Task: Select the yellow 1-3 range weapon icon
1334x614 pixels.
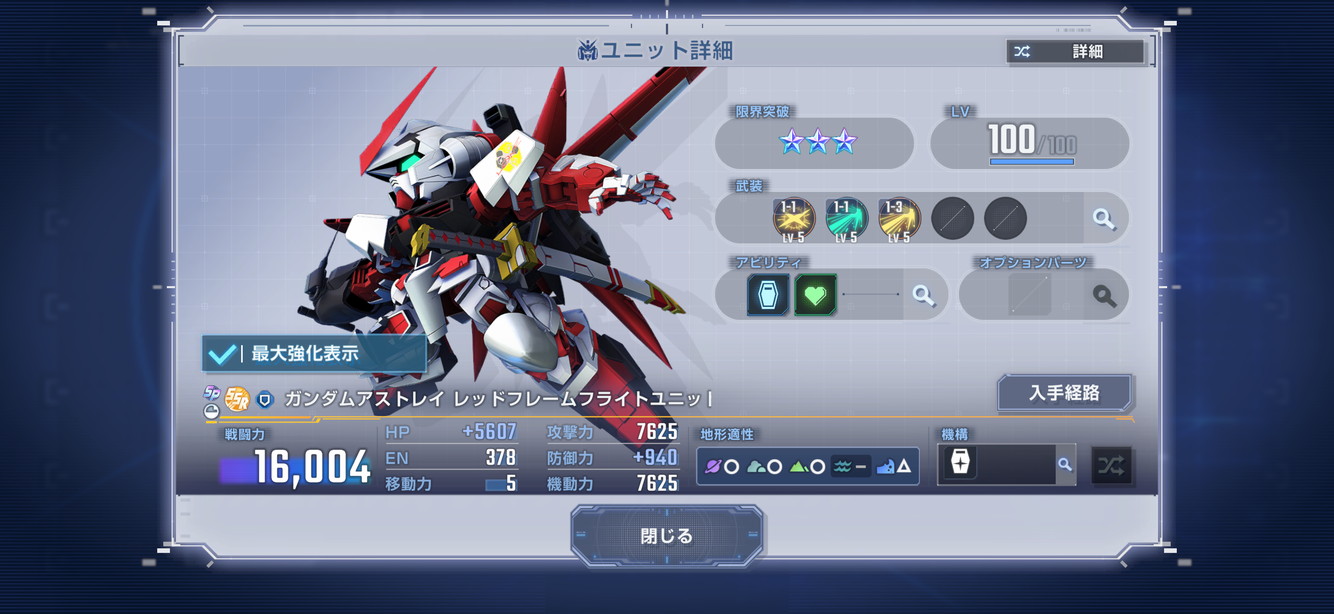Action: pos(899,219)
